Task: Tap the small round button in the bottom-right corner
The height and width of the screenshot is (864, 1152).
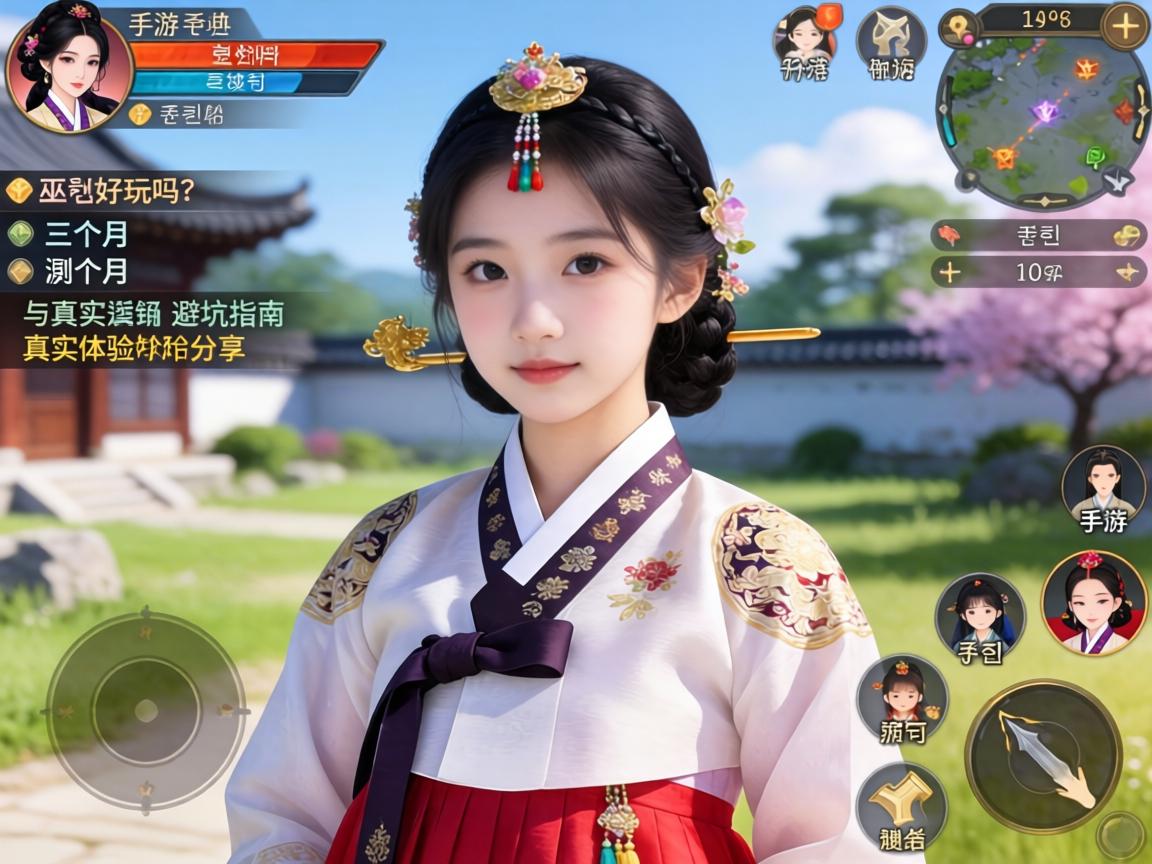Action: (x=1119, y=834)
